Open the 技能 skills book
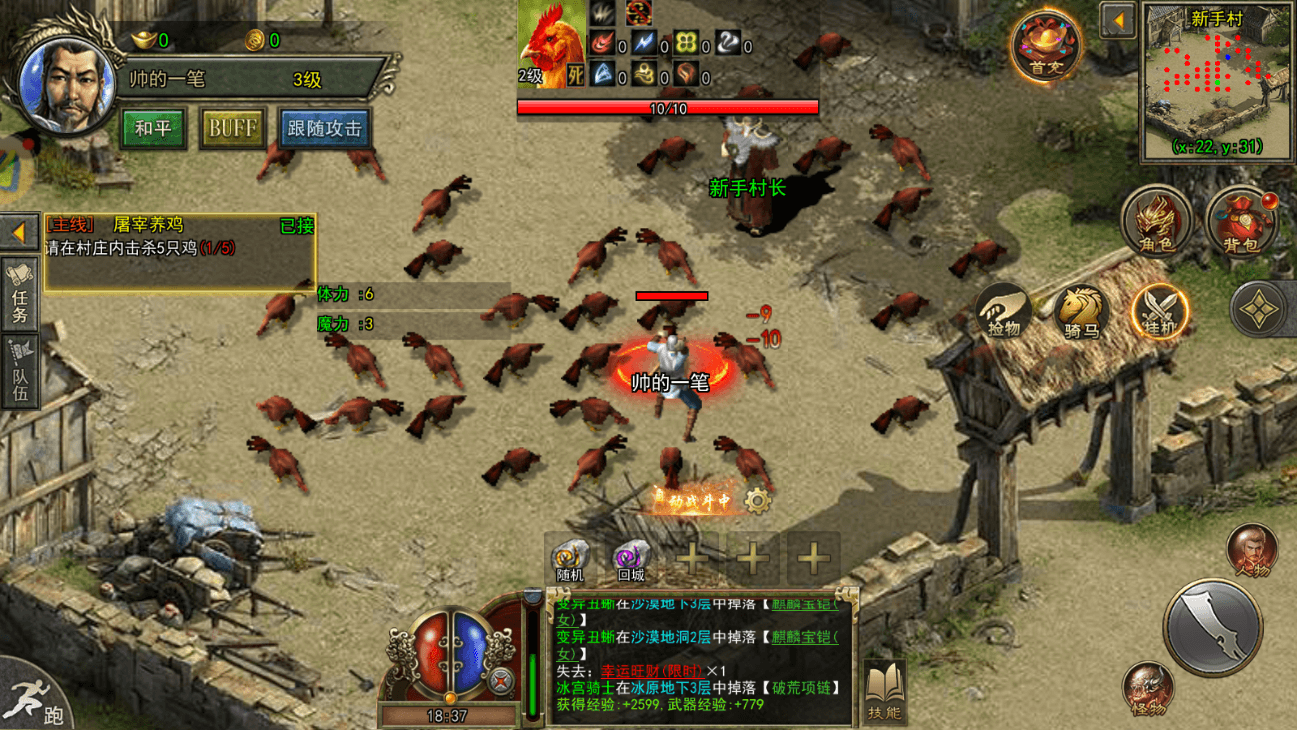This screenshot has height=730, width=1297. 884,691
